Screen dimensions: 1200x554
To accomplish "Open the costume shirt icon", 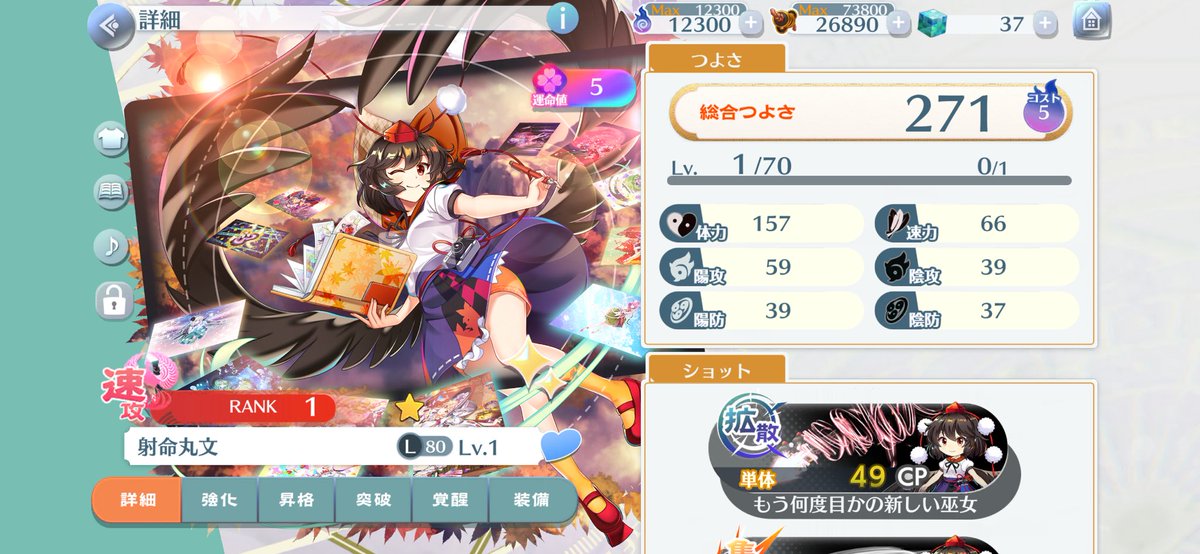I will (111, 139).
